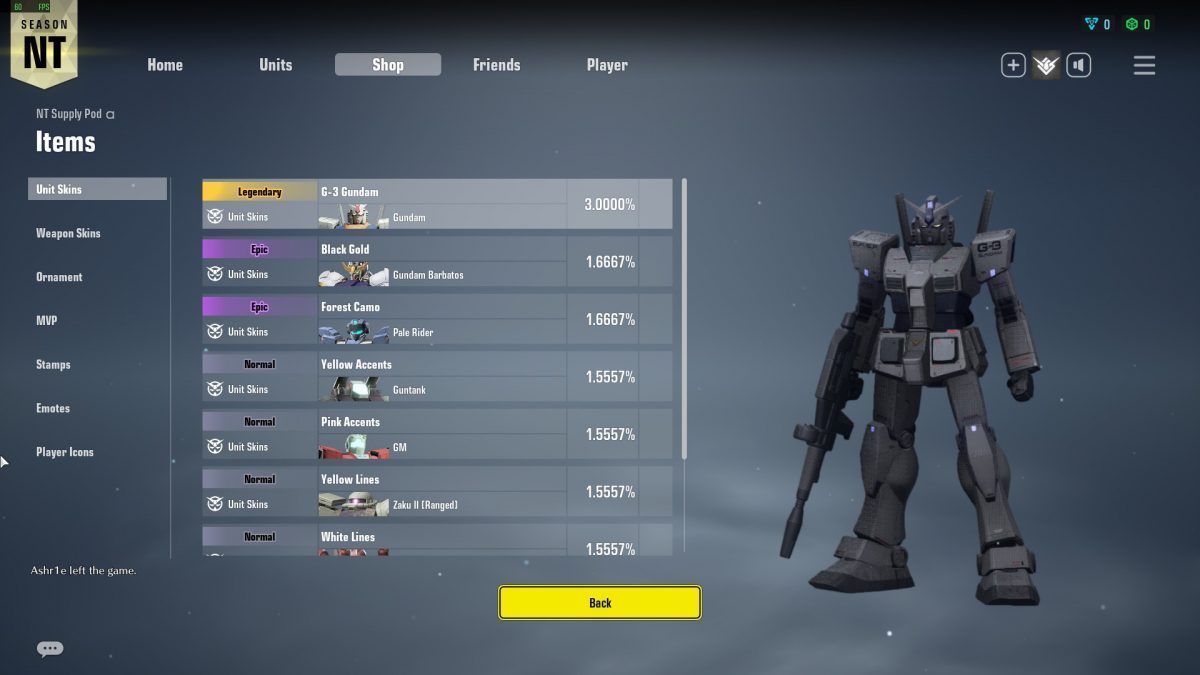Go to the Friends tab

(x=496, y=65)
